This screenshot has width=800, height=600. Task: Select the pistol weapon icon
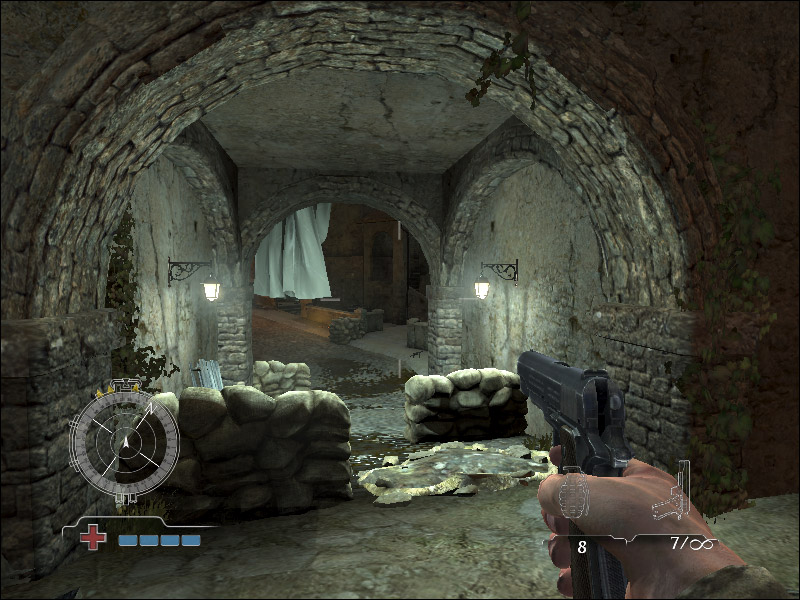coord(672,494)
